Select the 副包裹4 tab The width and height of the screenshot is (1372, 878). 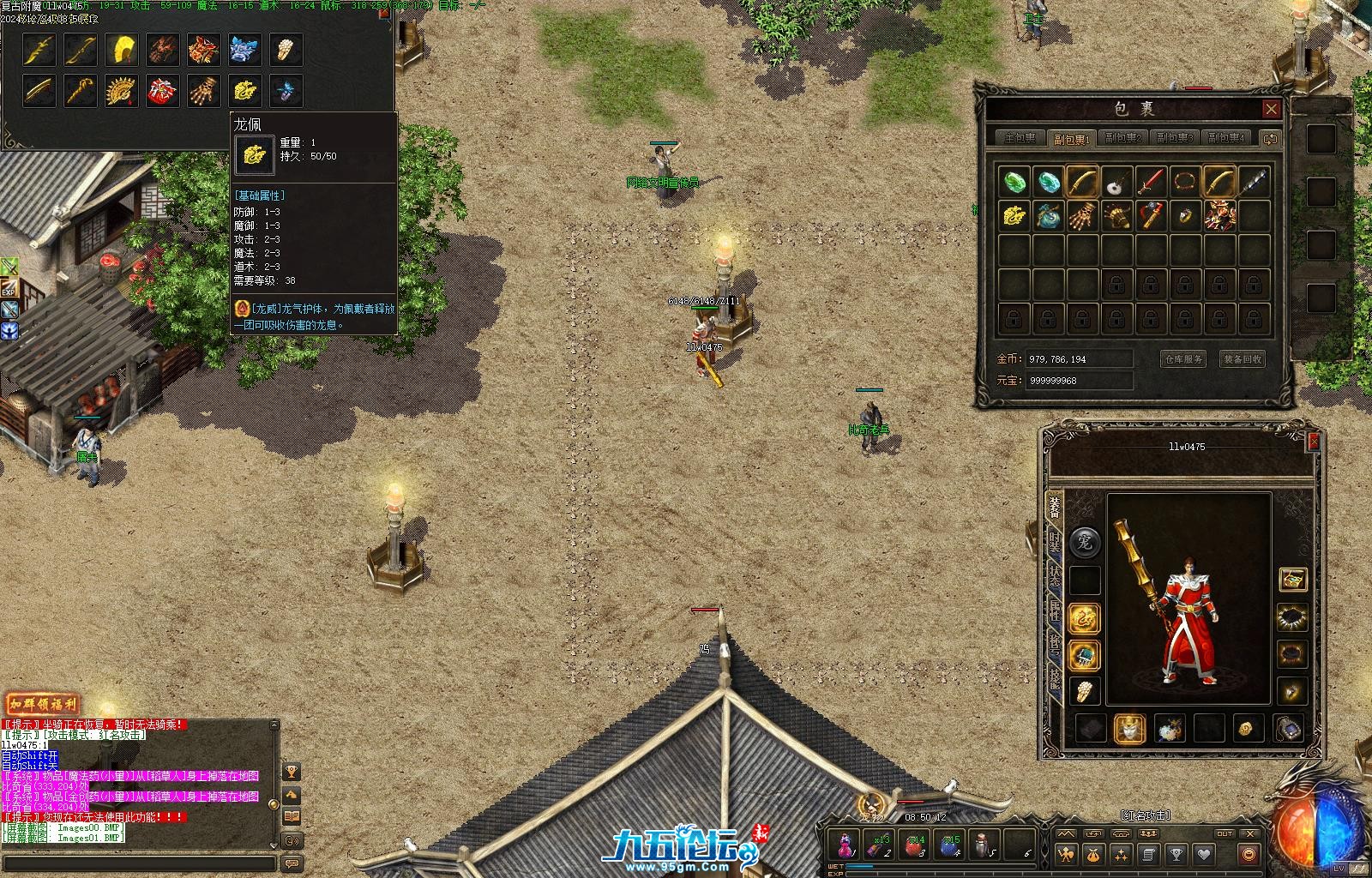[x=1225, y=138]
